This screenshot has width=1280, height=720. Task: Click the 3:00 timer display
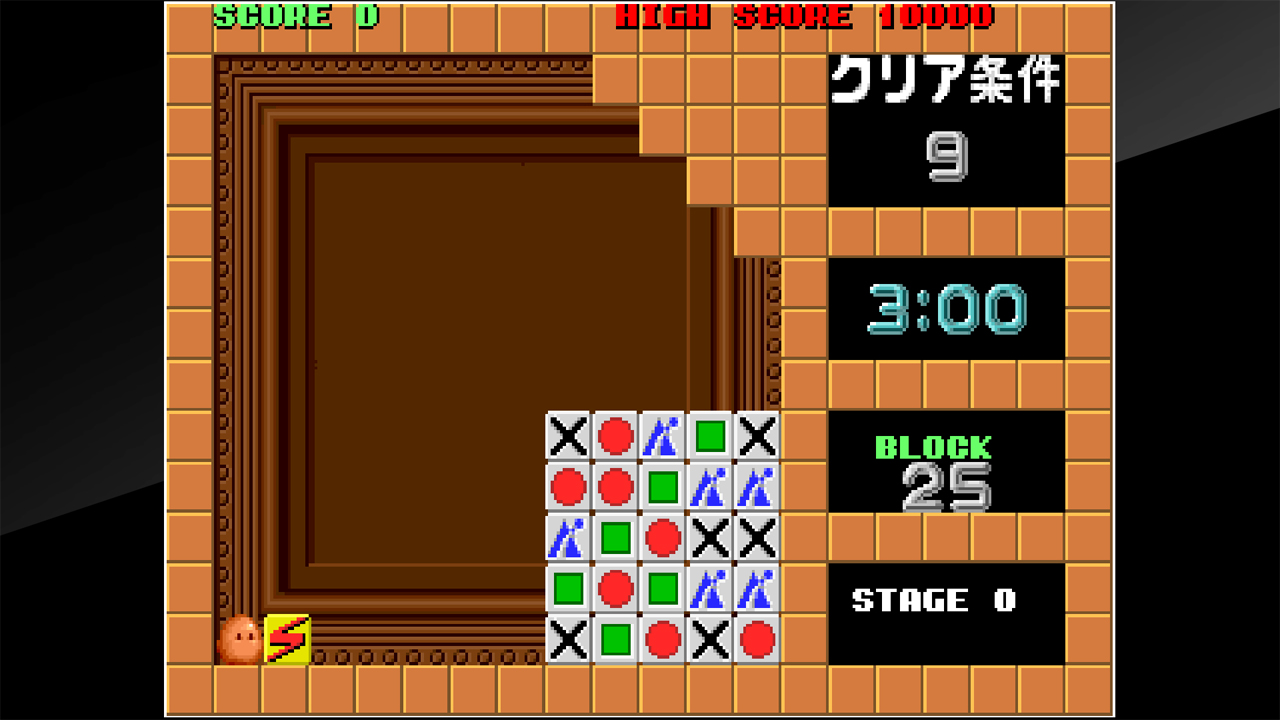pyautogui.click(x=943, y=308)
